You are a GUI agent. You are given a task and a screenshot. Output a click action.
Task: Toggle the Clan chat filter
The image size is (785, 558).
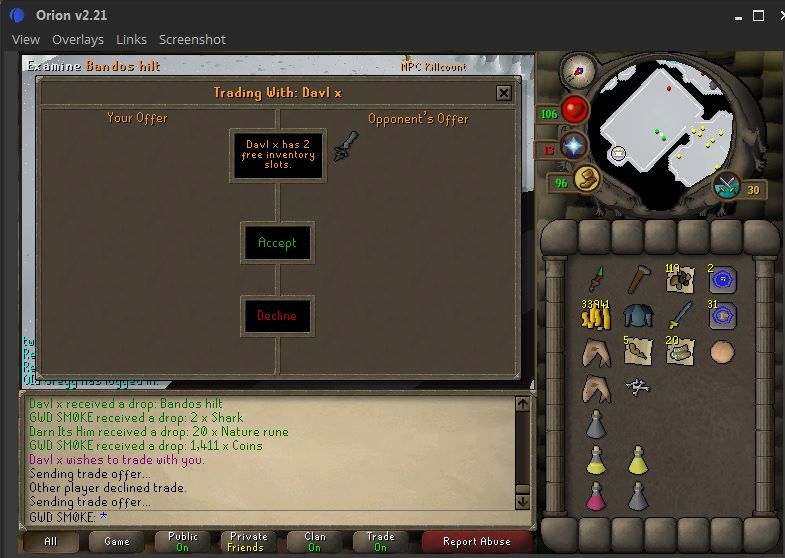coord(314,542)
